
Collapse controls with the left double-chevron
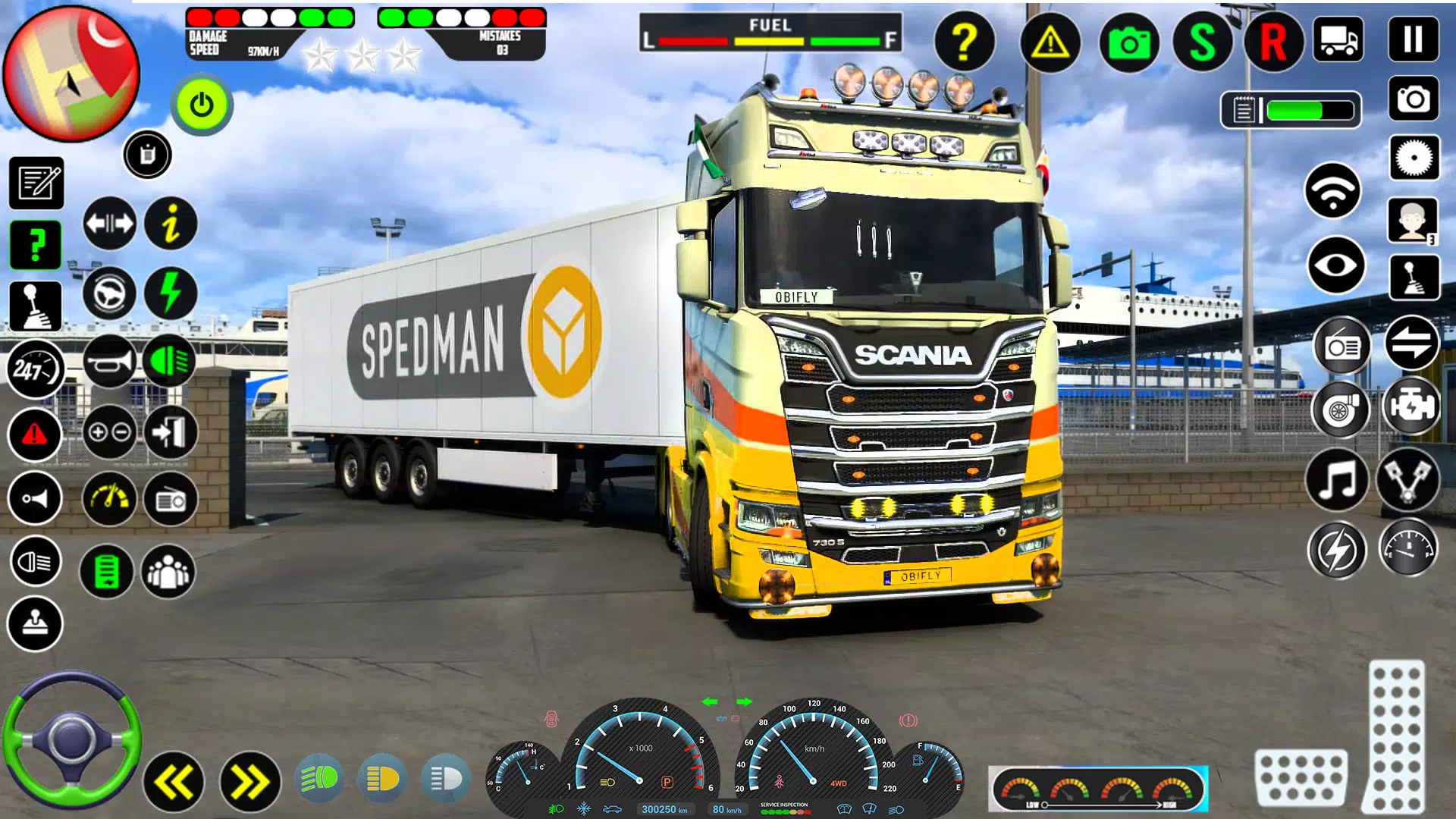173,778
